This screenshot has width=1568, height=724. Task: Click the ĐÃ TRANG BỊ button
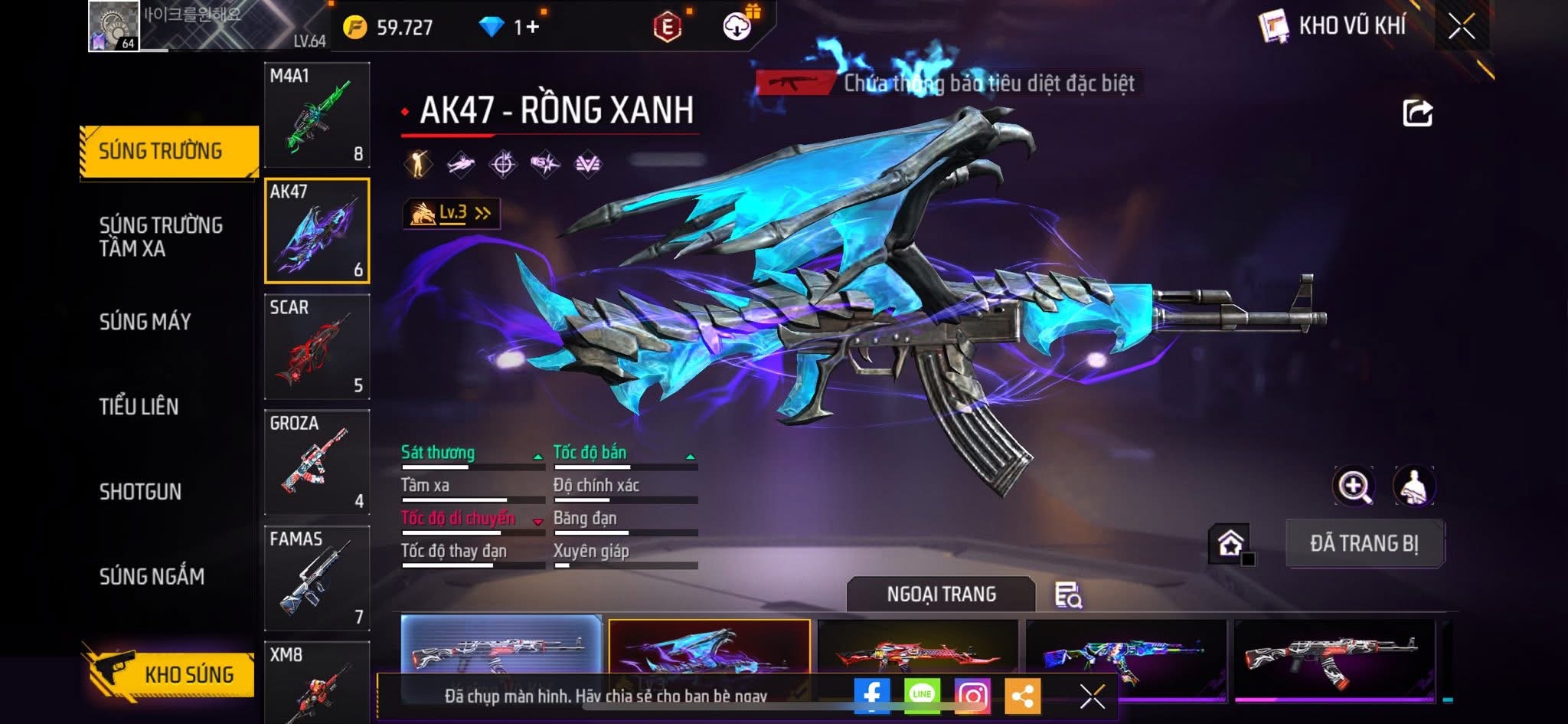(x=1364, y=543)
